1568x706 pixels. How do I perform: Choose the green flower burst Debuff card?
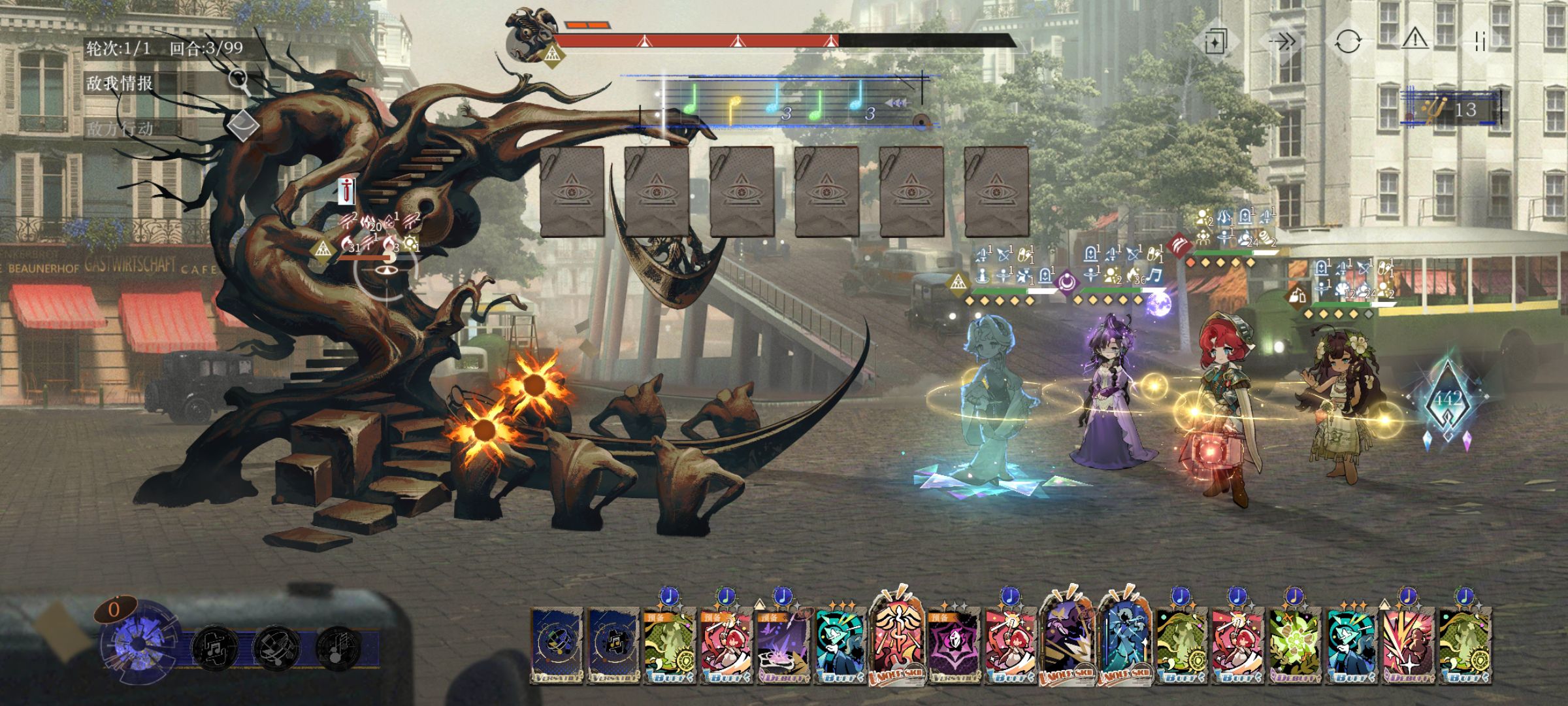(x=1294, y=648)
